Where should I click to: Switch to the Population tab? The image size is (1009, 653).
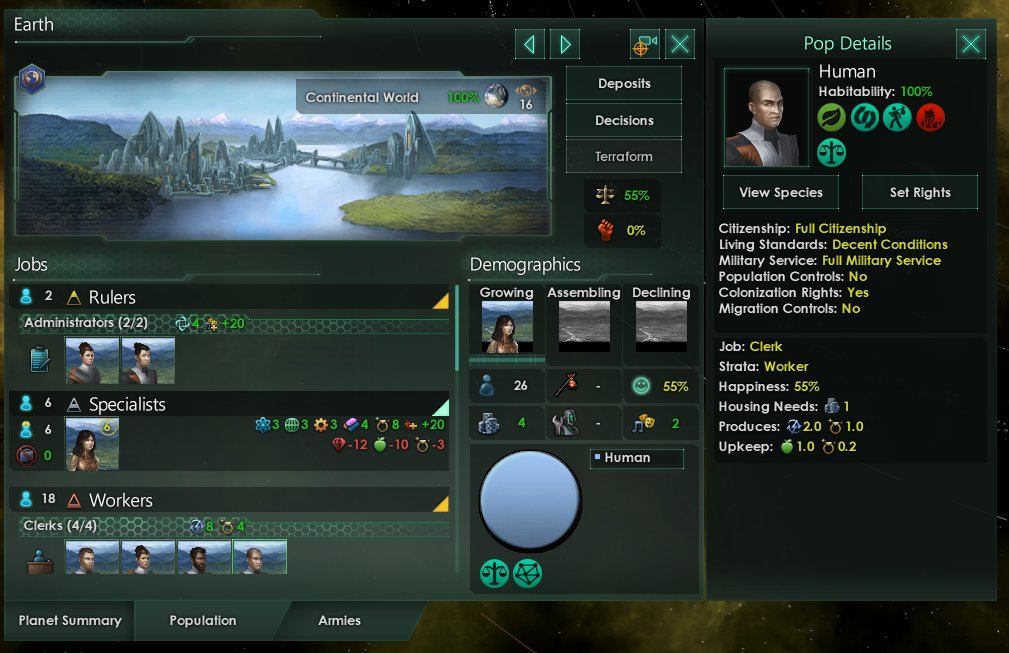(x=203, y=620)
